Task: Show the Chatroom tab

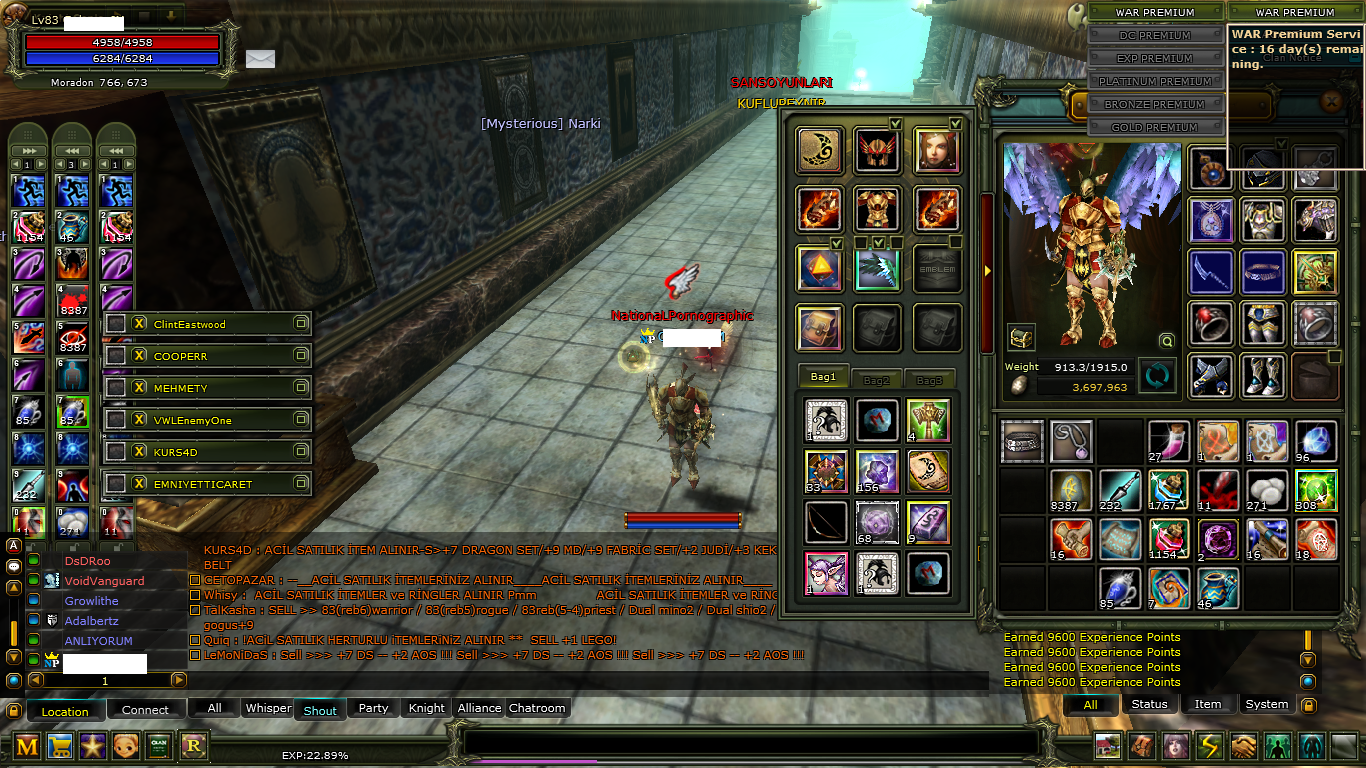Action: (537, 708)
